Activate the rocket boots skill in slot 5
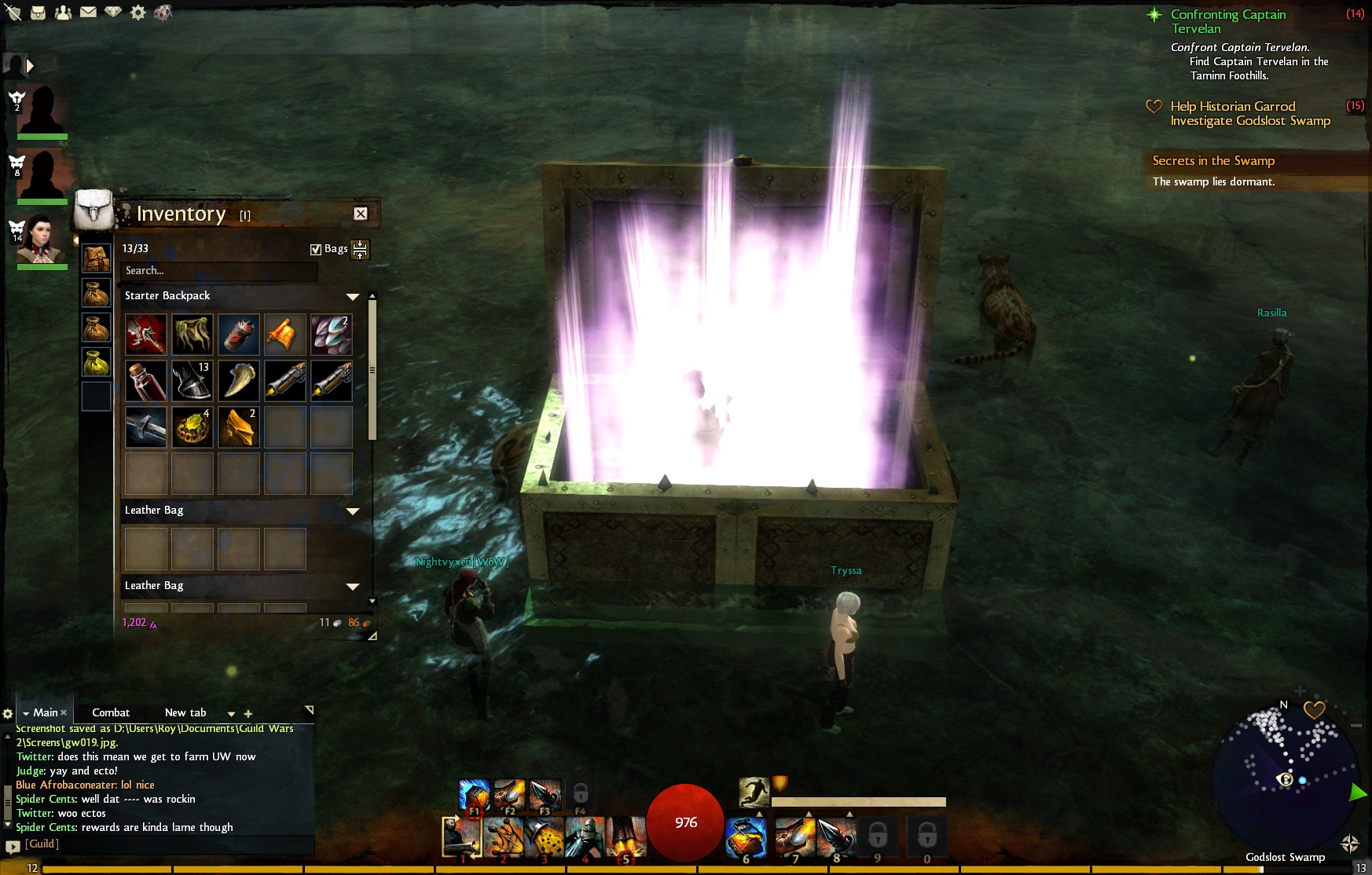 pos(626,837)
